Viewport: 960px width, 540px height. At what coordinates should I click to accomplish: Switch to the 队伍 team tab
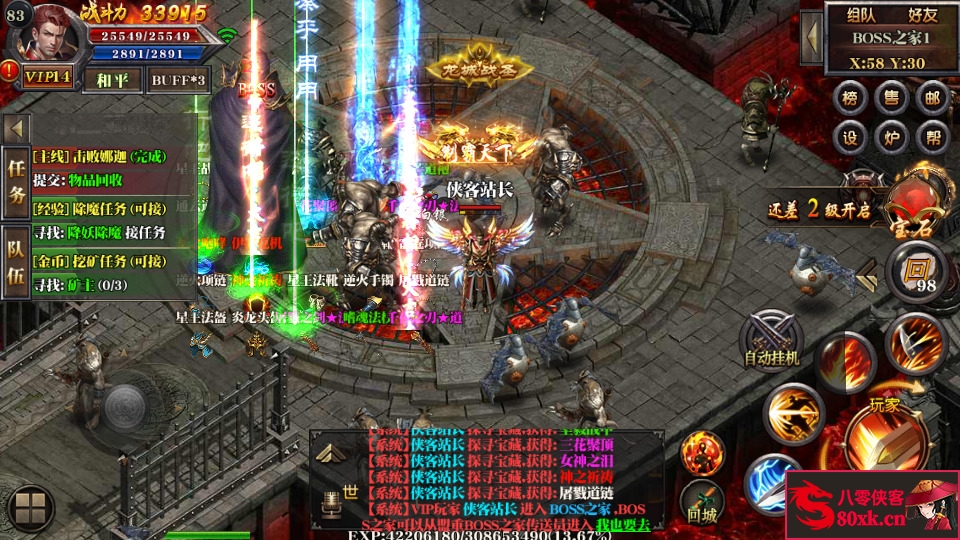click(16, 262)
